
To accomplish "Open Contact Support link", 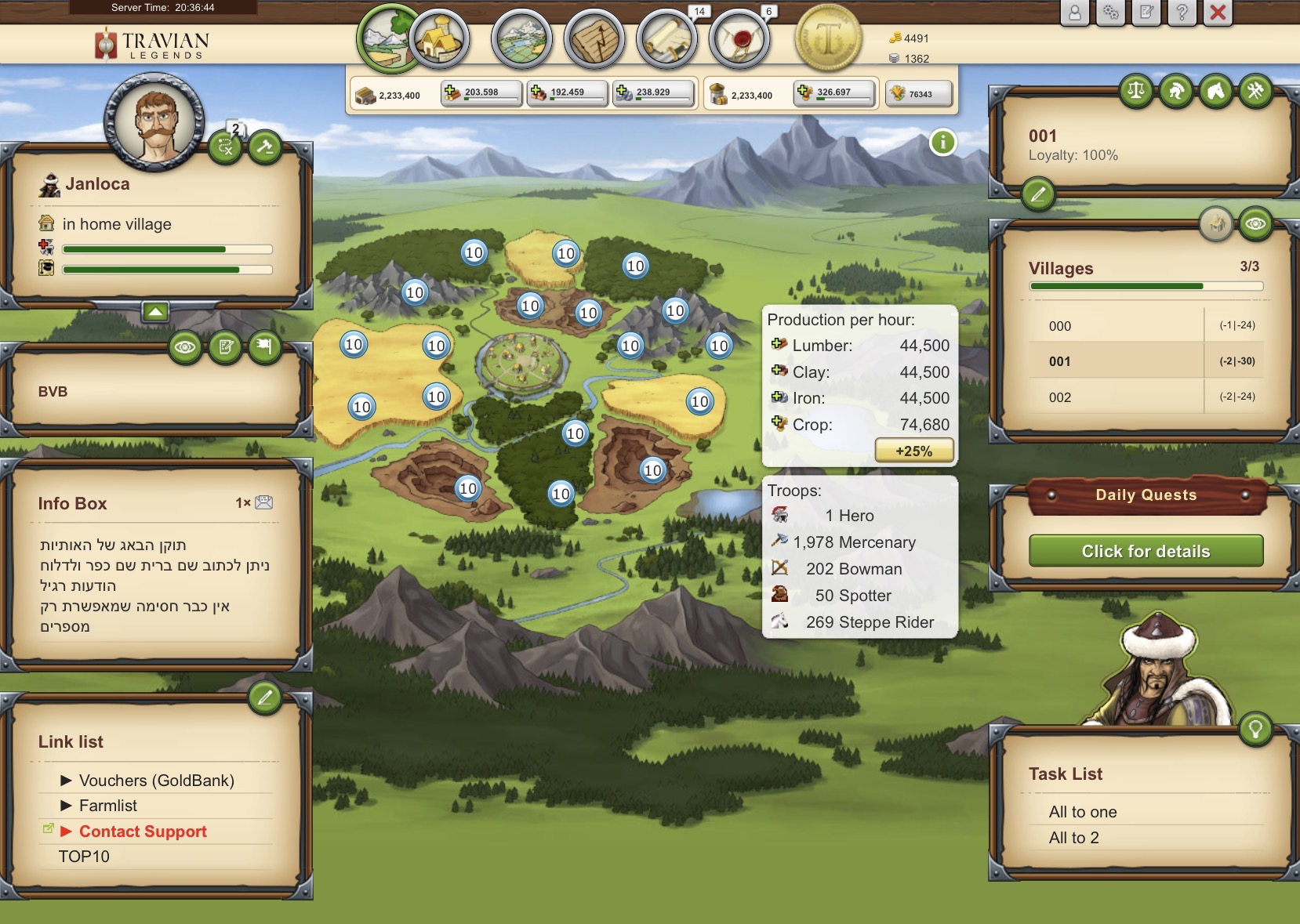I will click(143, 831).
